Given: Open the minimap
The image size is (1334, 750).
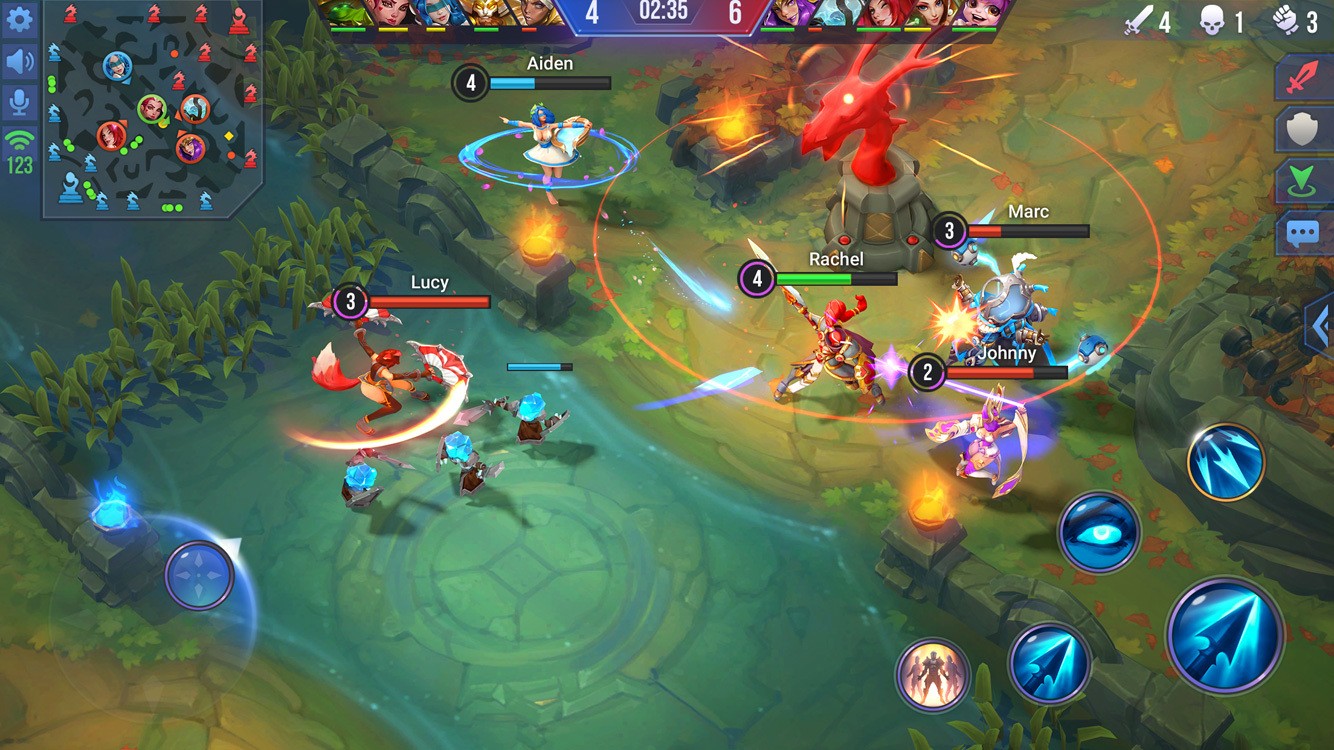Looking at the screenshot, I should tap(152, 108).
